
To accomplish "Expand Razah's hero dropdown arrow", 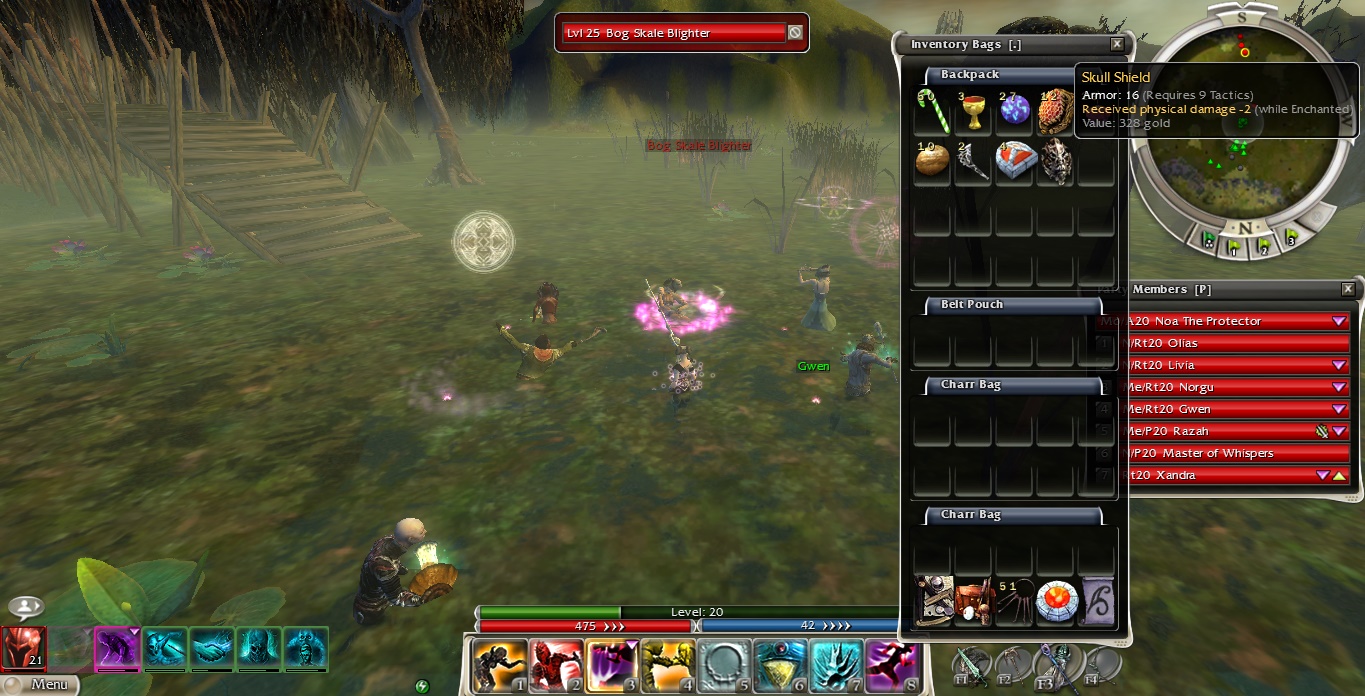I will click(x=1339, y=431).
